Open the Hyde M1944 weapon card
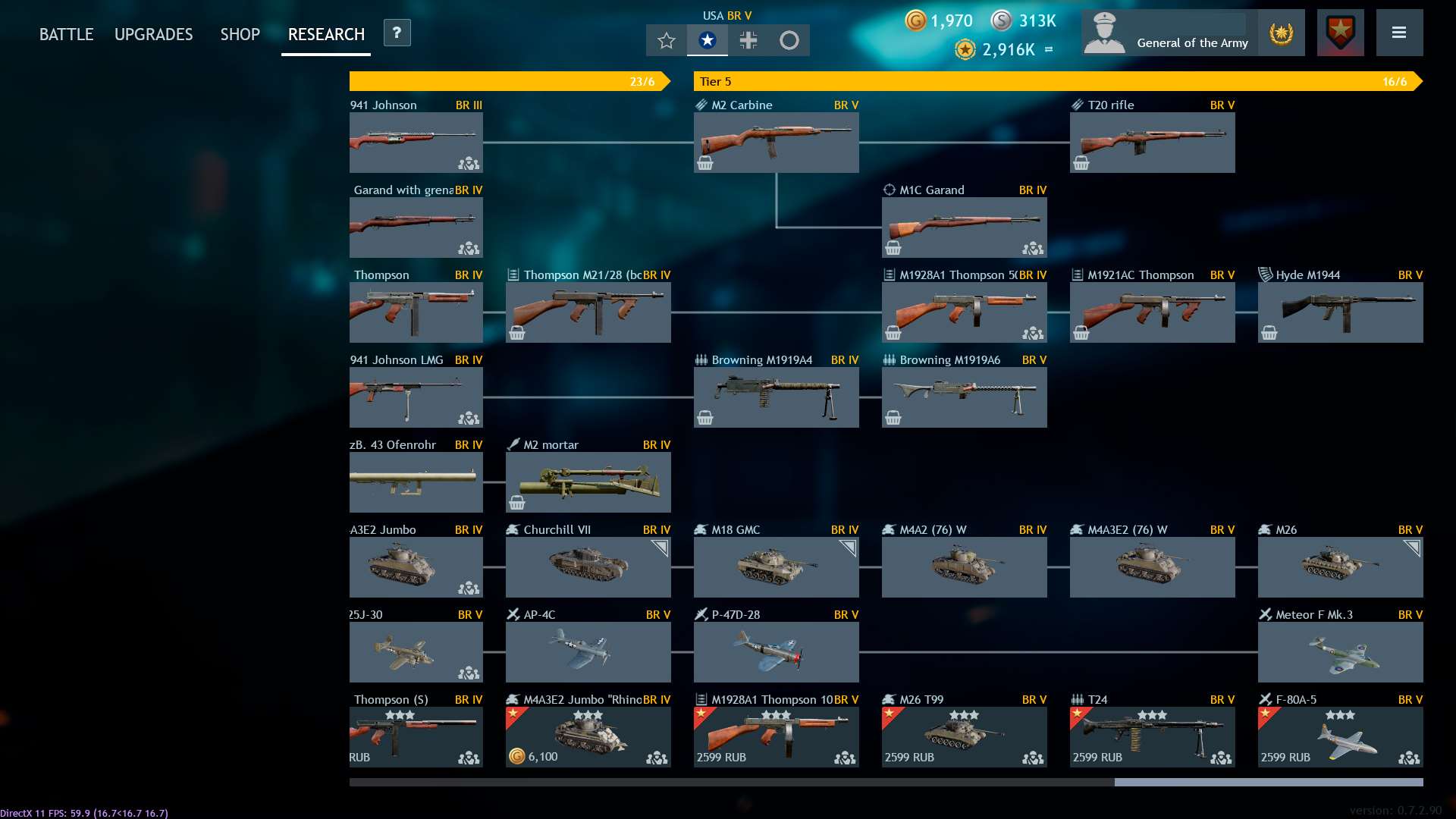1456x819 pixels. 1340,312
